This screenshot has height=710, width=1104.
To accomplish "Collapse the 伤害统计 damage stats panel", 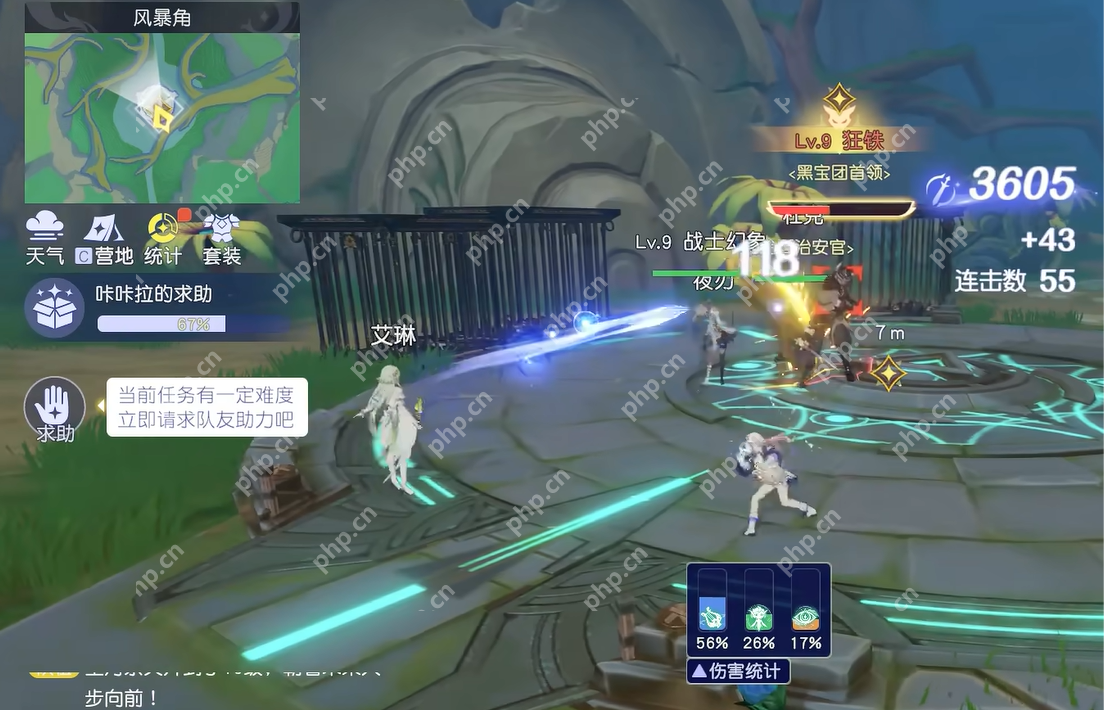I will click(x=738, y=671).
